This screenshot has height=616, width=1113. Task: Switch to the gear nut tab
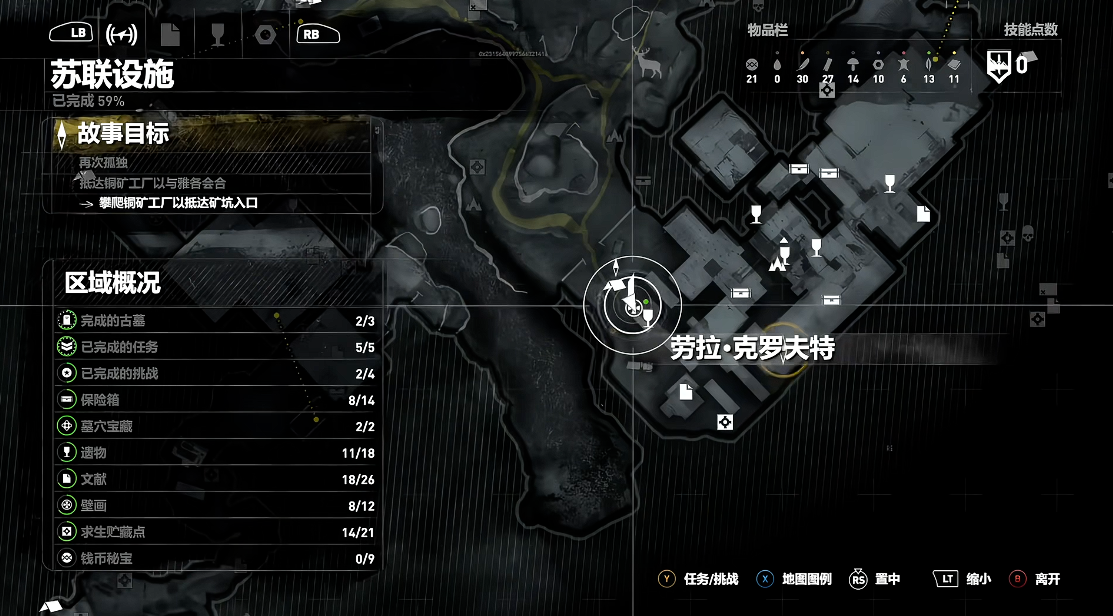pos(265,34)
